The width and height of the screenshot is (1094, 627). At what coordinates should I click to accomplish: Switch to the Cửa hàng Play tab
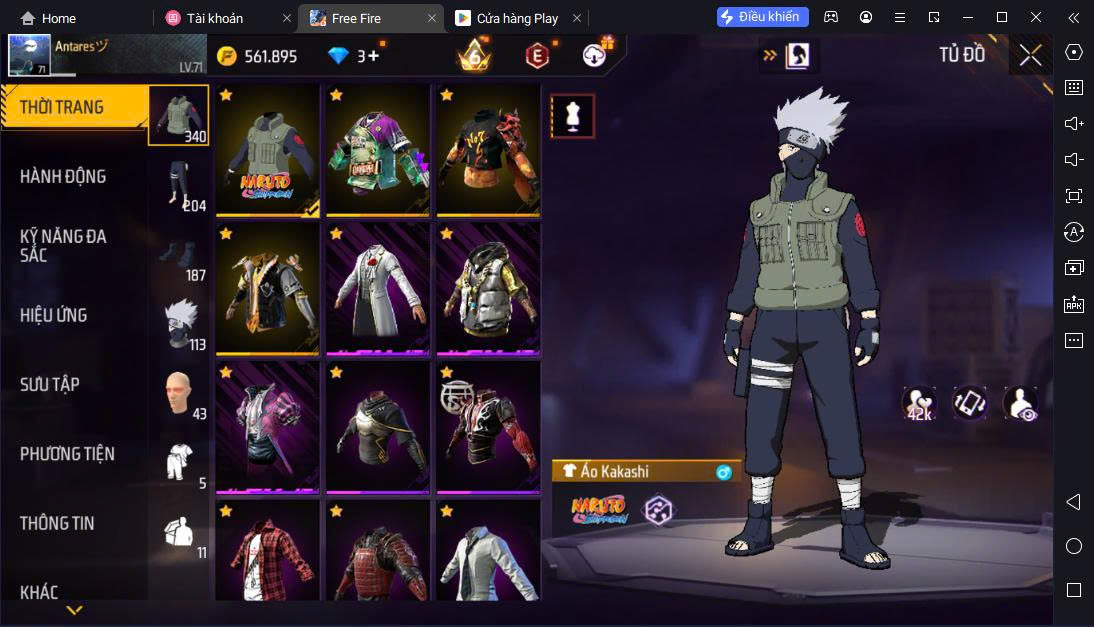[x=518, y=18]
